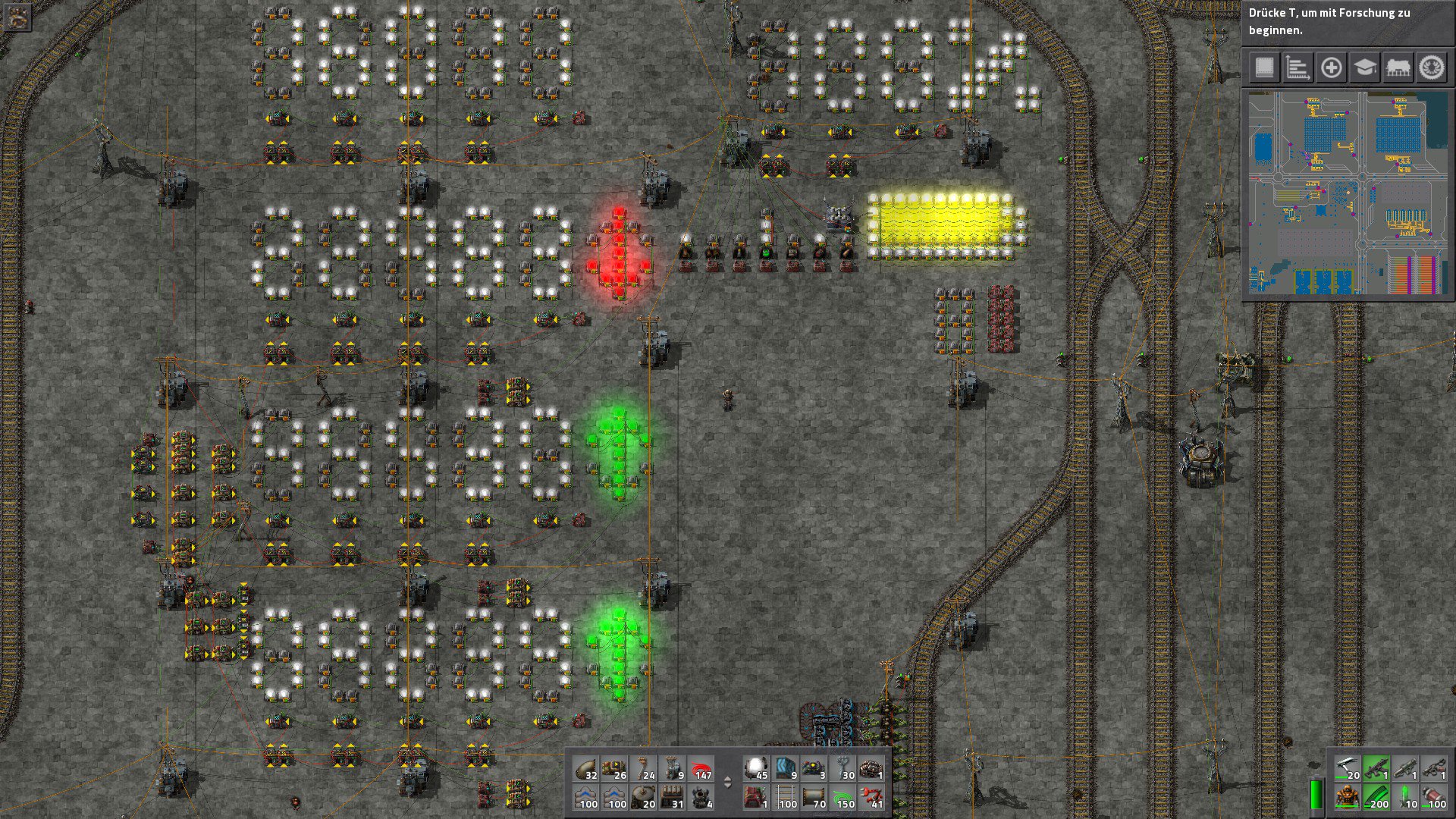Open the power armor slot
1456x819 pixels.
tap(1348, 796)
